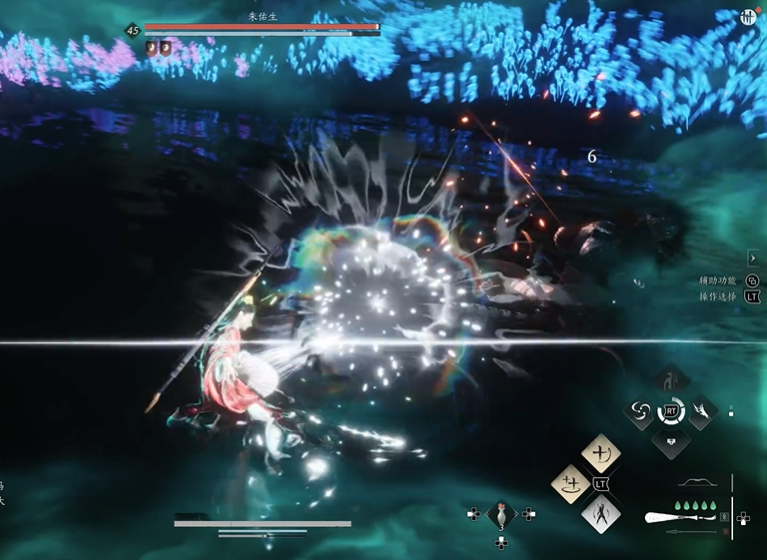The height and width of the screenshot is (560, 767).
Task: Use the left cream sword-spin martial art
Action: (x=570, y=485)
